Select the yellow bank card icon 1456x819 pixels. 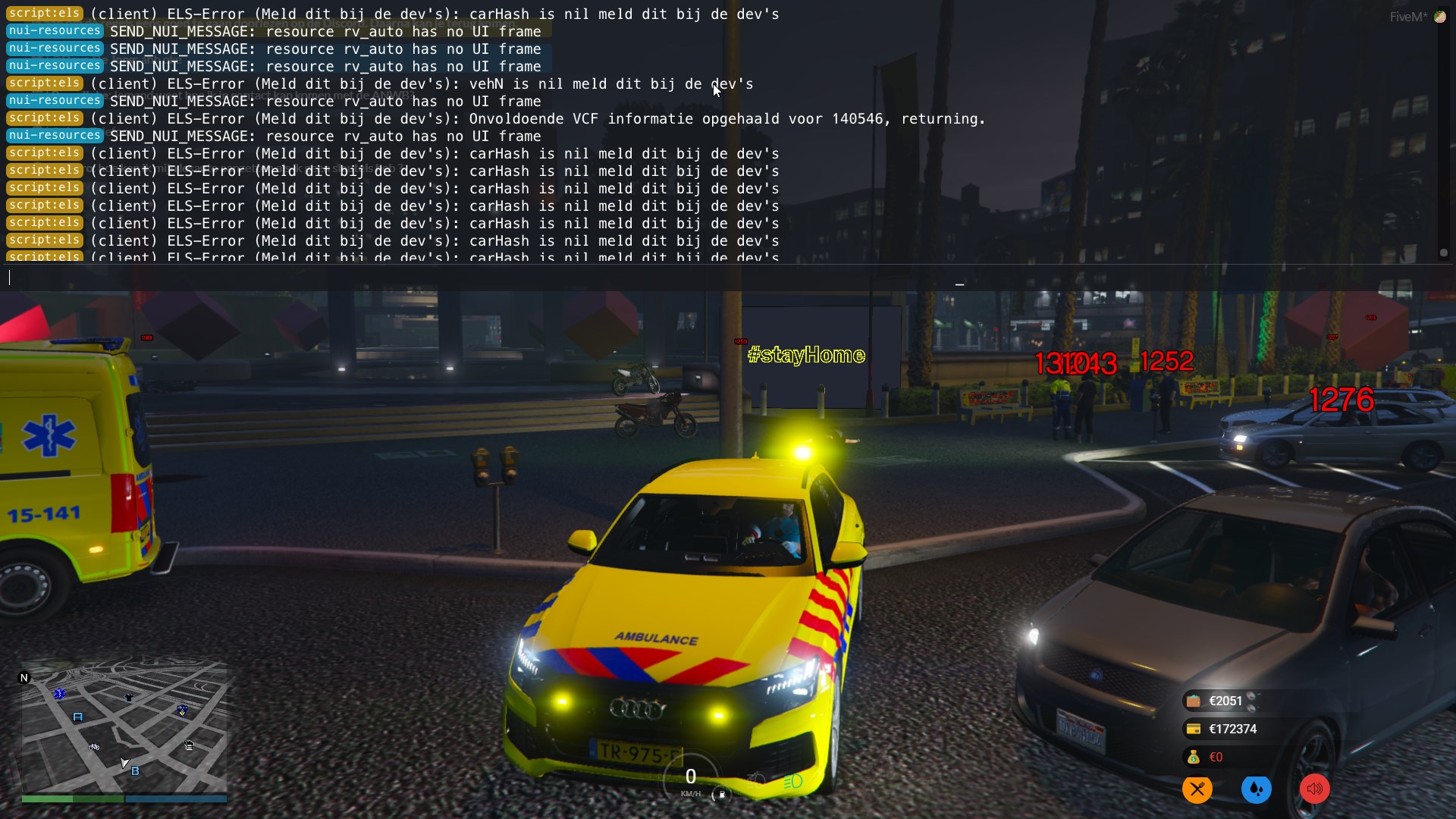coord(1194,730)
